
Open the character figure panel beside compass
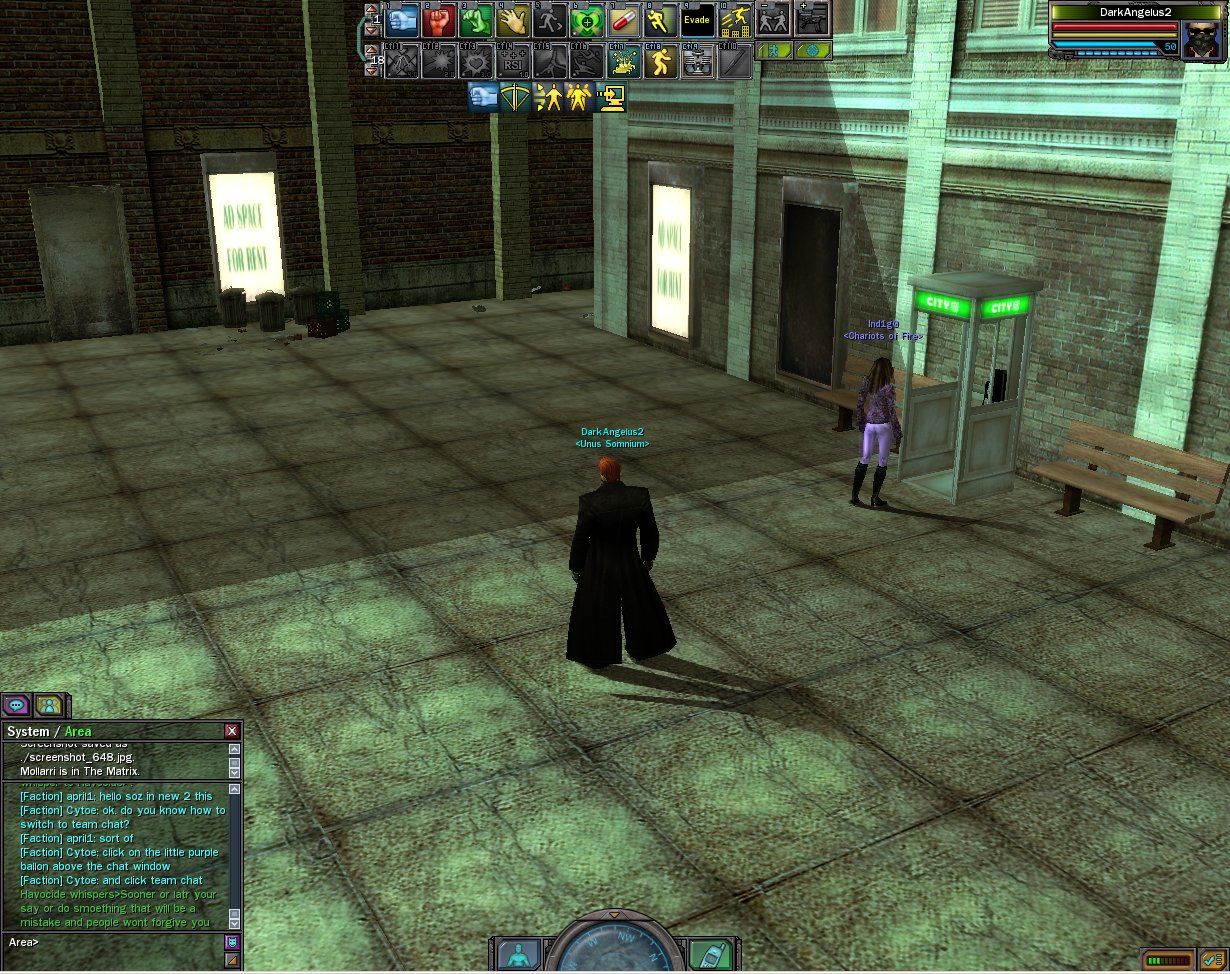pos(518,954)
